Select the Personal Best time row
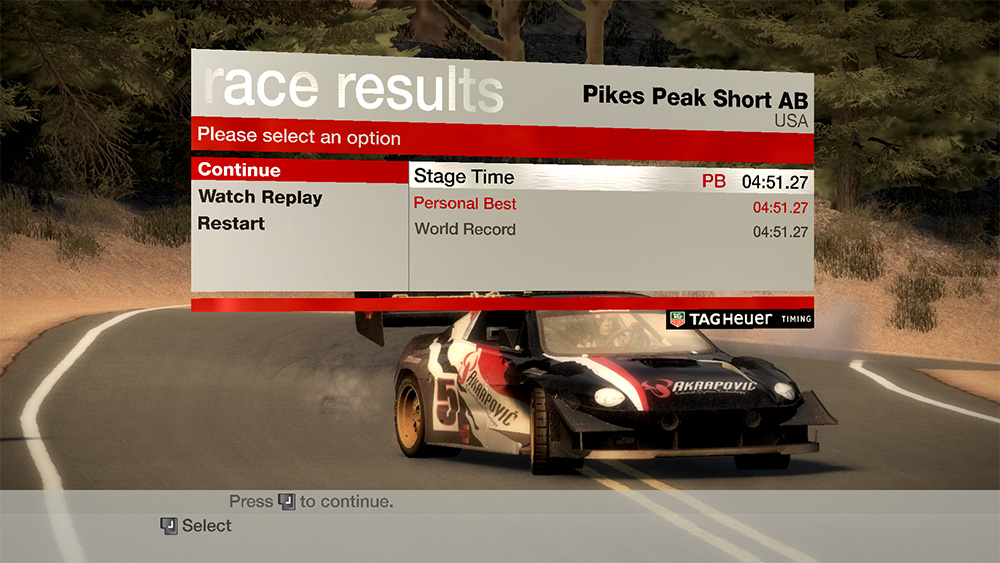This screenshot has width=1000, height=563. click(x=610, y=205)
